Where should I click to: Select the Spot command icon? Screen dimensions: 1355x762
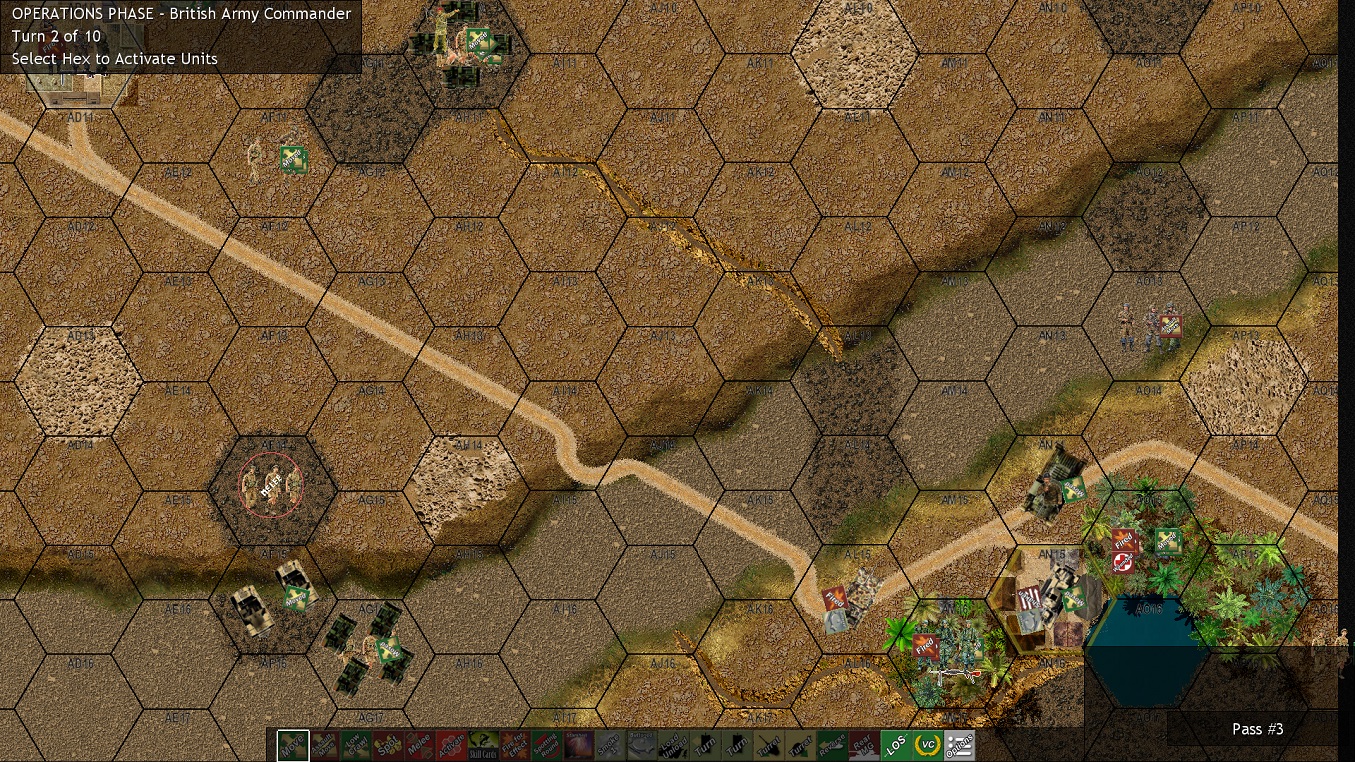pyautogui.click(x=390, y=745)
